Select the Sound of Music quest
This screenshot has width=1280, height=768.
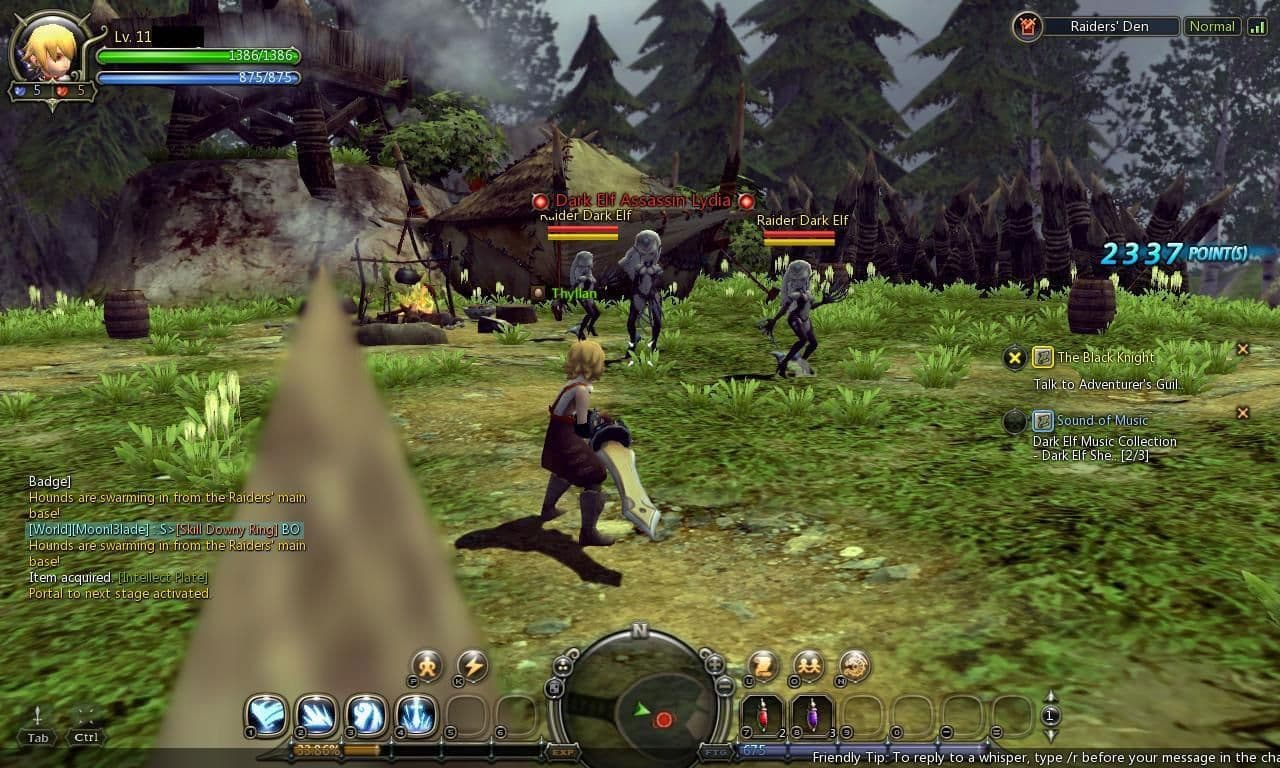tap(1102, 421)
